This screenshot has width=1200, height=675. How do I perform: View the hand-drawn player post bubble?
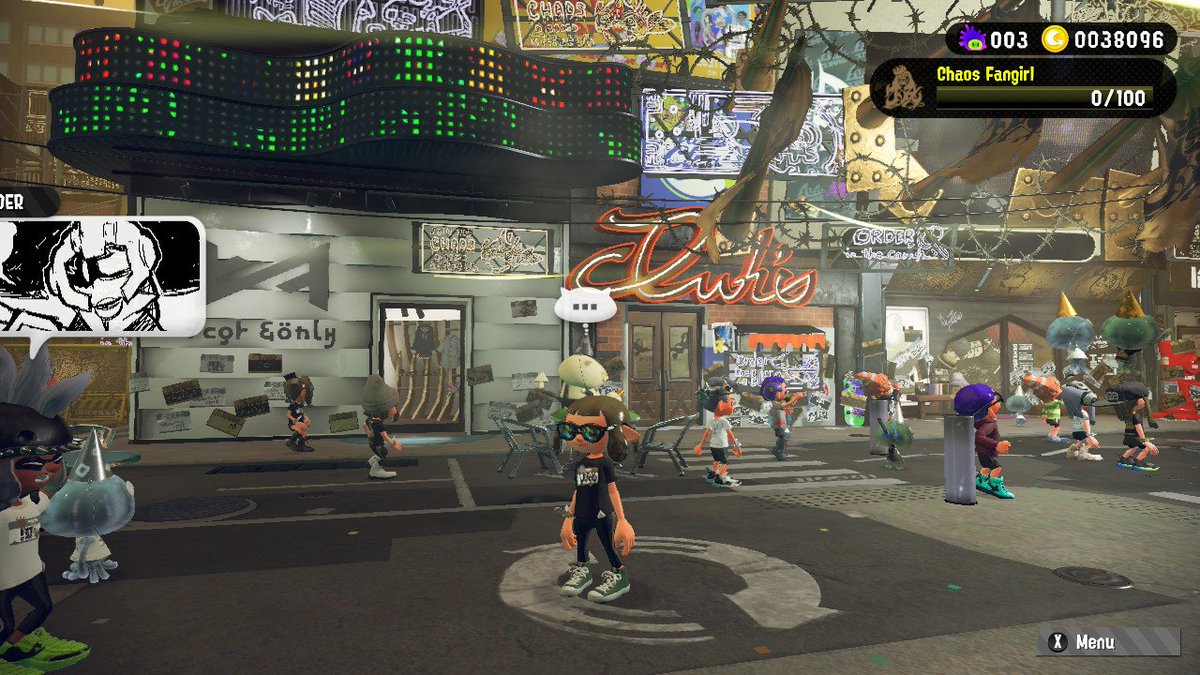tap(100, 274)
